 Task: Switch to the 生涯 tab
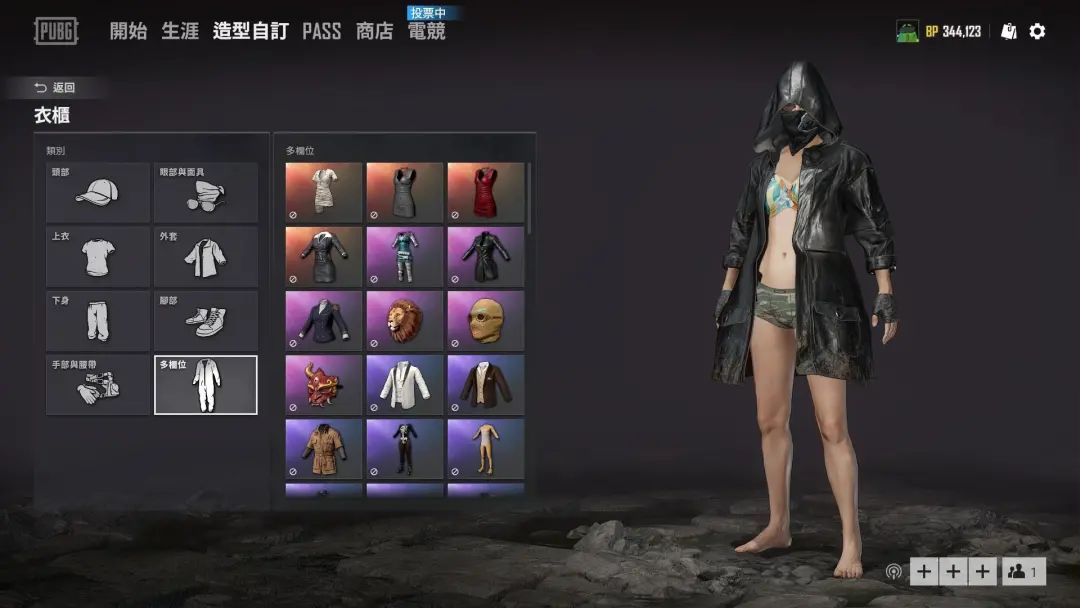180,31
